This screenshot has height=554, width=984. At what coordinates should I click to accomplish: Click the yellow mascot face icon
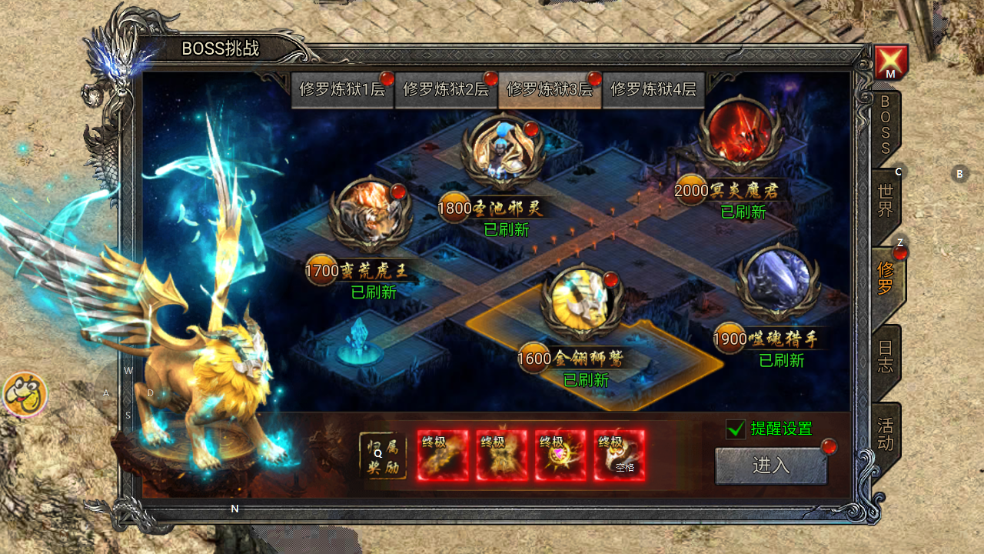(x=25, y=394)
